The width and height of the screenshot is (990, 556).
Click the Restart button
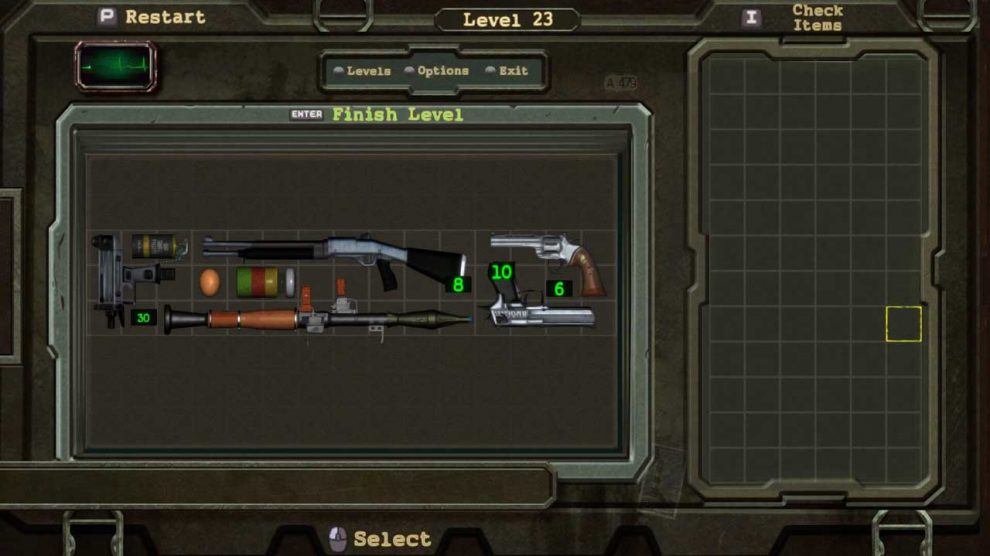(x=152, y=17)
